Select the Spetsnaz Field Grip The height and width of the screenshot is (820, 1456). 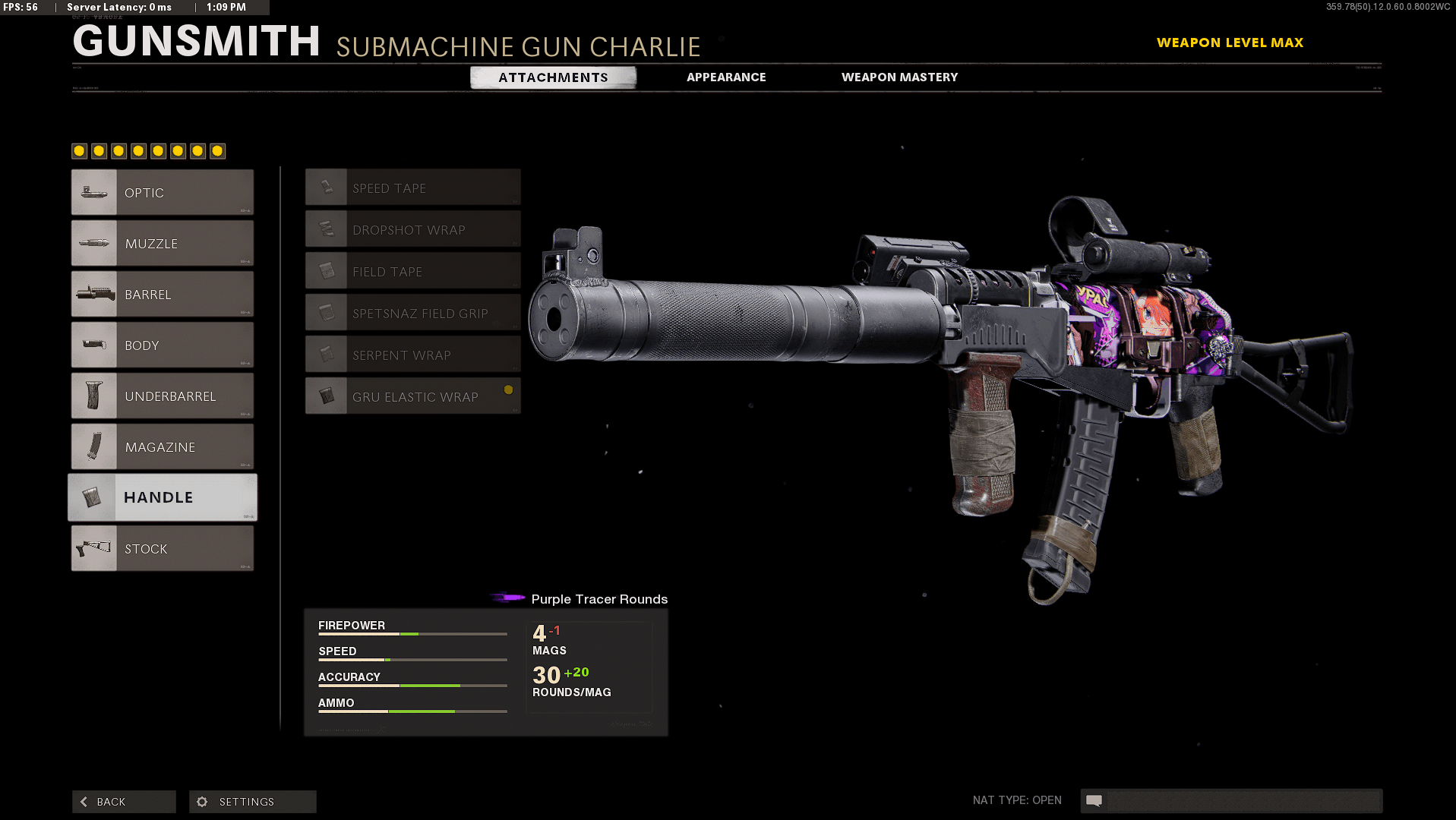coord(413,313)
